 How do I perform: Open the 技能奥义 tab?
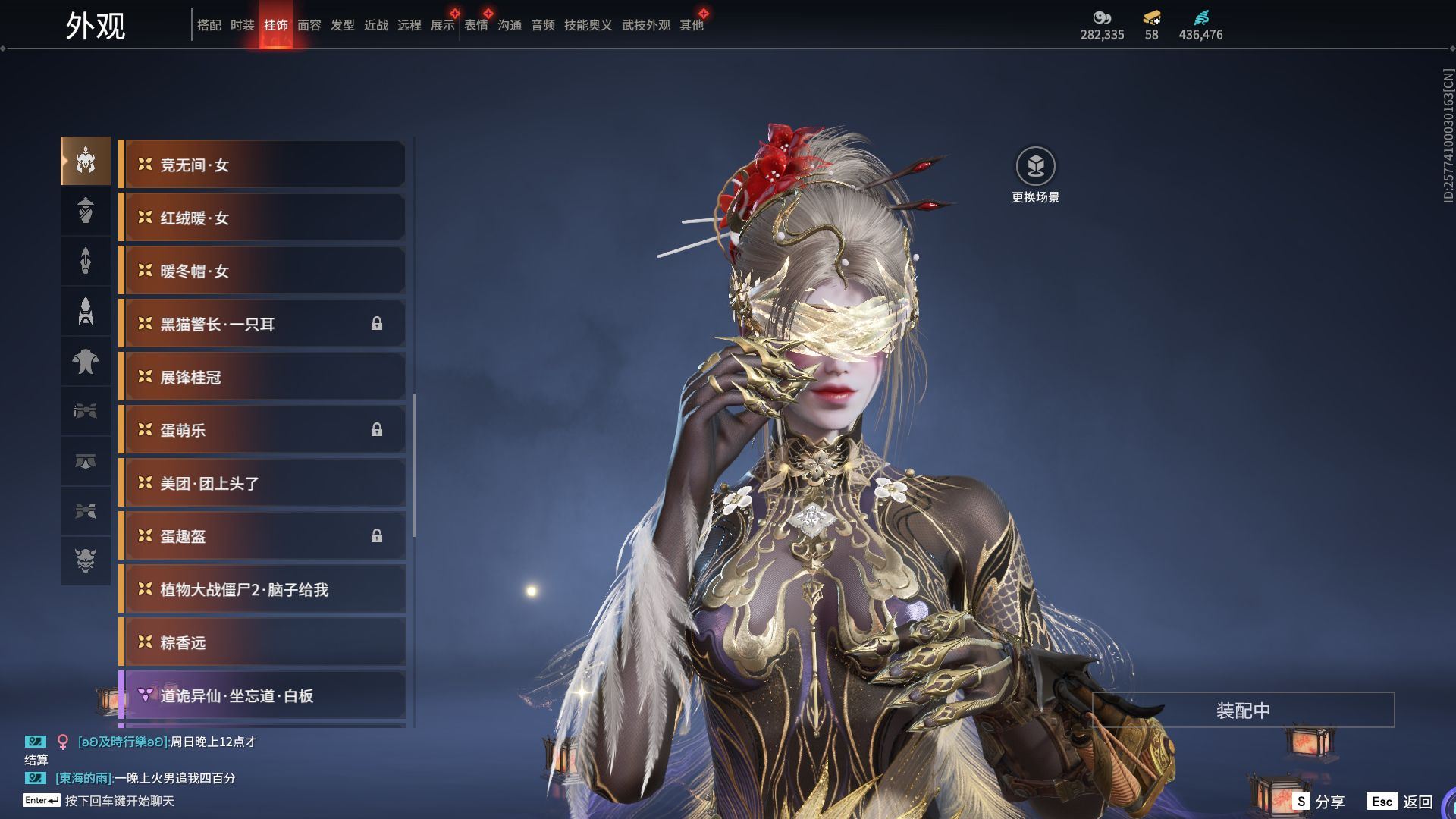(x=588, y=25)
